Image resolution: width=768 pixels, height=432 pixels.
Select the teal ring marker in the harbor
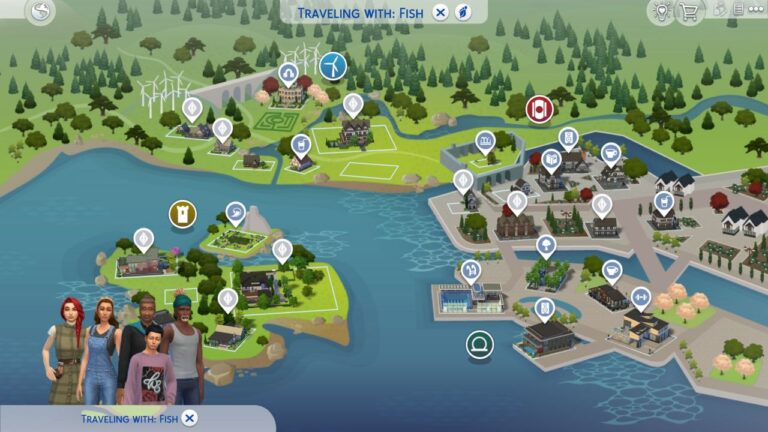pos(480,345)
